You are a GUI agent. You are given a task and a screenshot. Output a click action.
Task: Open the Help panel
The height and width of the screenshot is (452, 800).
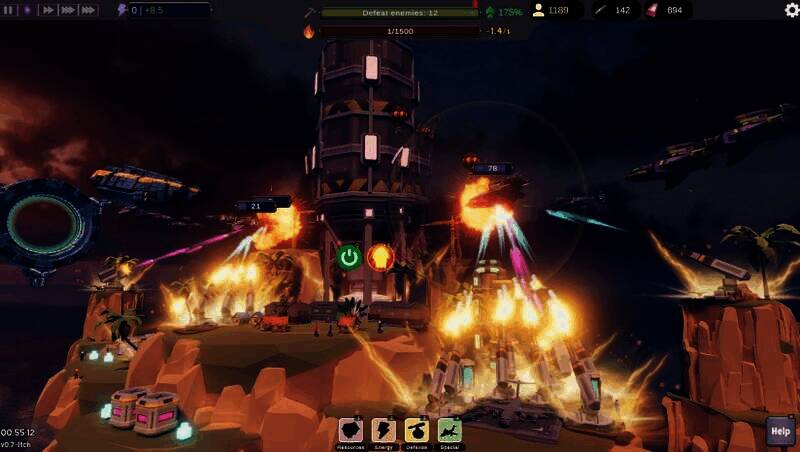780,432
